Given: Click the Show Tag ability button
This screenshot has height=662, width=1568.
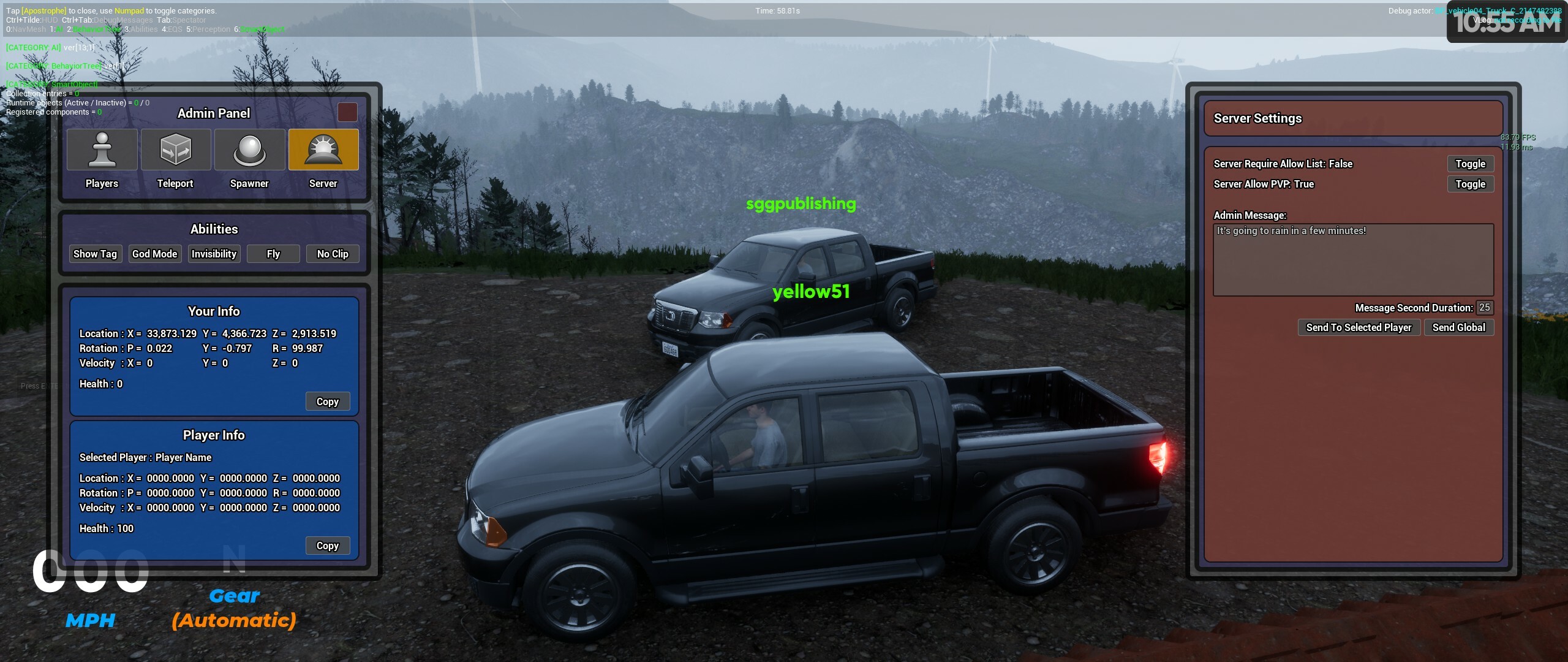Looking at the screenshot, I should pyautogui.click(x=96, y=254).
